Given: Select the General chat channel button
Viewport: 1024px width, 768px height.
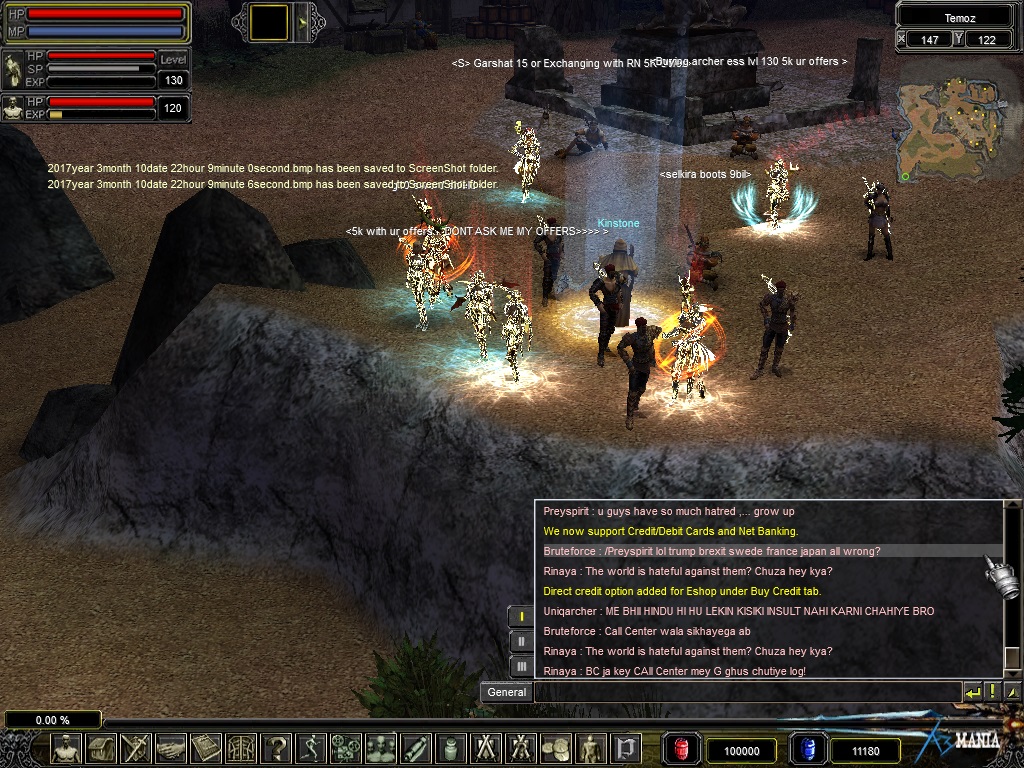Looking at the screenshot, I should (507, 692).
